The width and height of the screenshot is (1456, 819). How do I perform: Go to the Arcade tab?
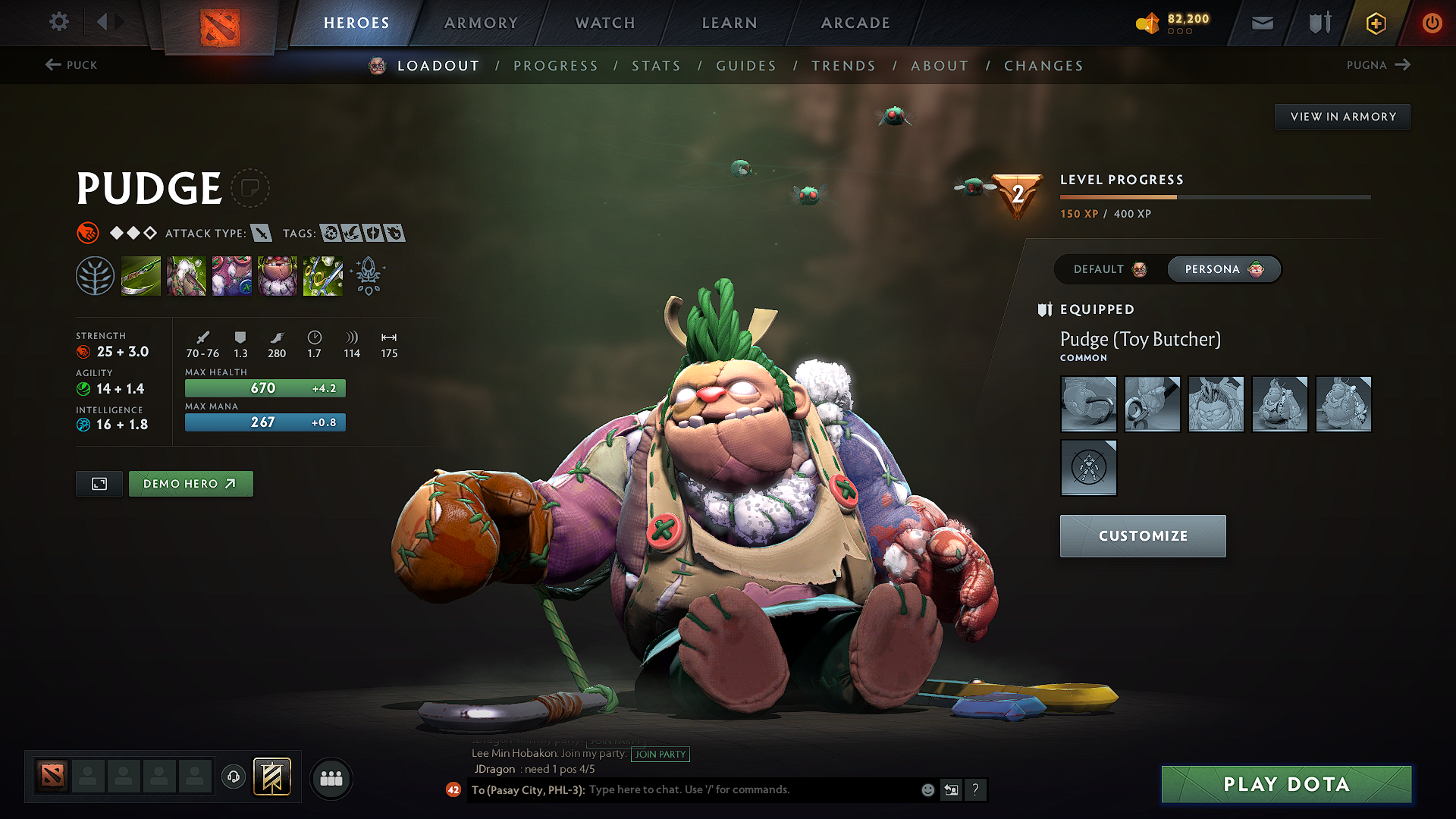click(x=855, y=23)
